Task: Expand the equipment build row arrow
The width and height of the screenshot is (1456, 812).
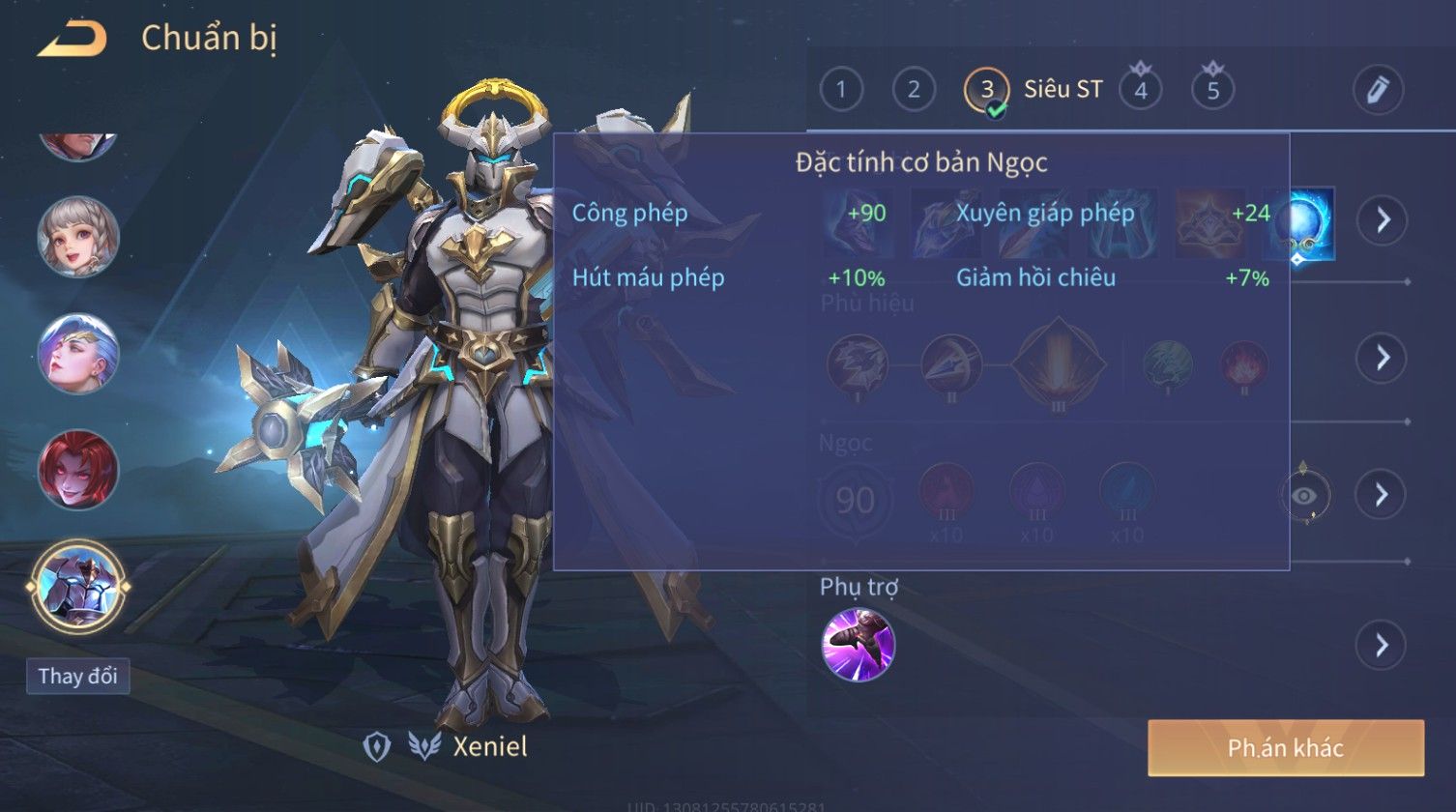Action: tap(1382, 220)
